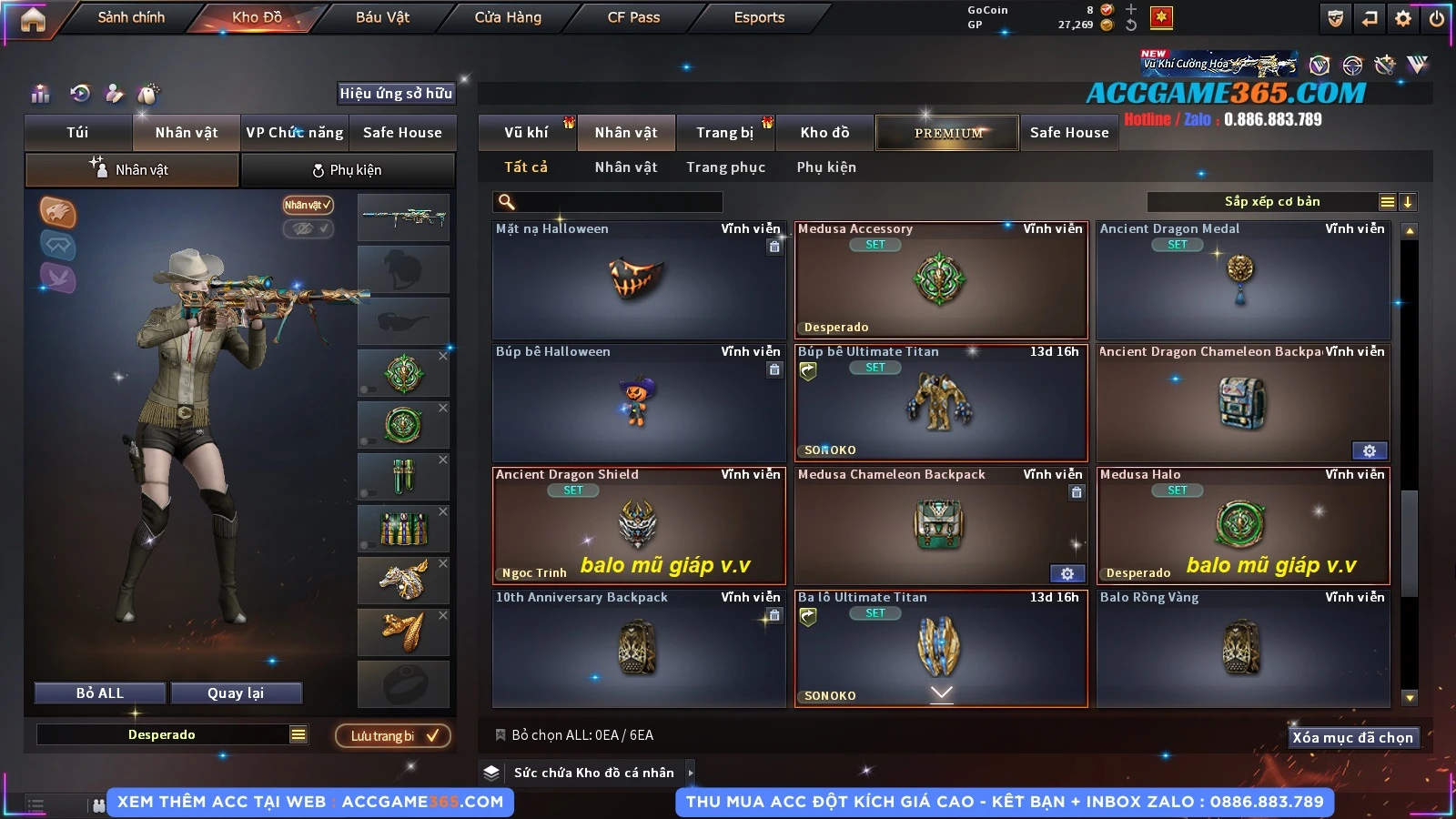This screenshot has width=1456, height=819.
Task: Open the Cửa Hàng shop tab
Action: click(x=508, y=17)
